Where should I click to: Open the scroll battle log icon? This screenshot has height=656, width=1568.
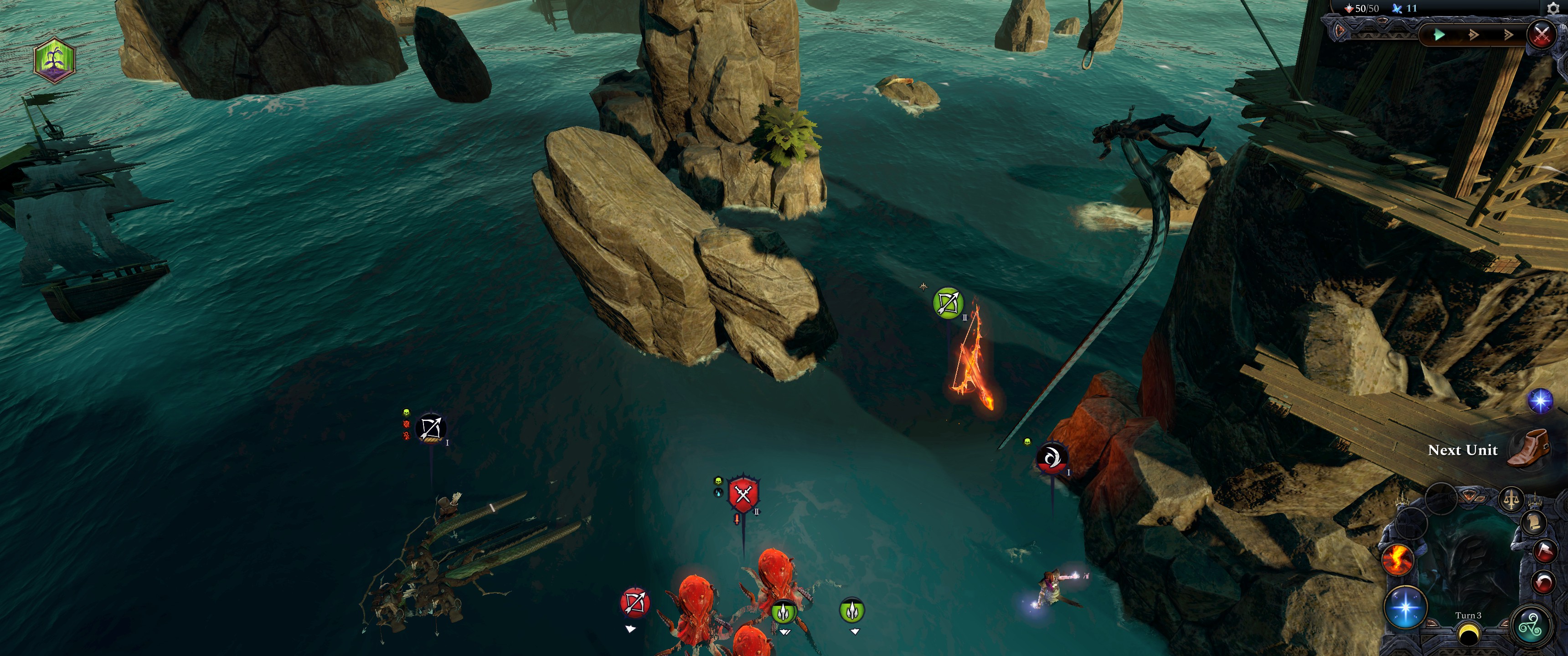(x=1533, y=522)
